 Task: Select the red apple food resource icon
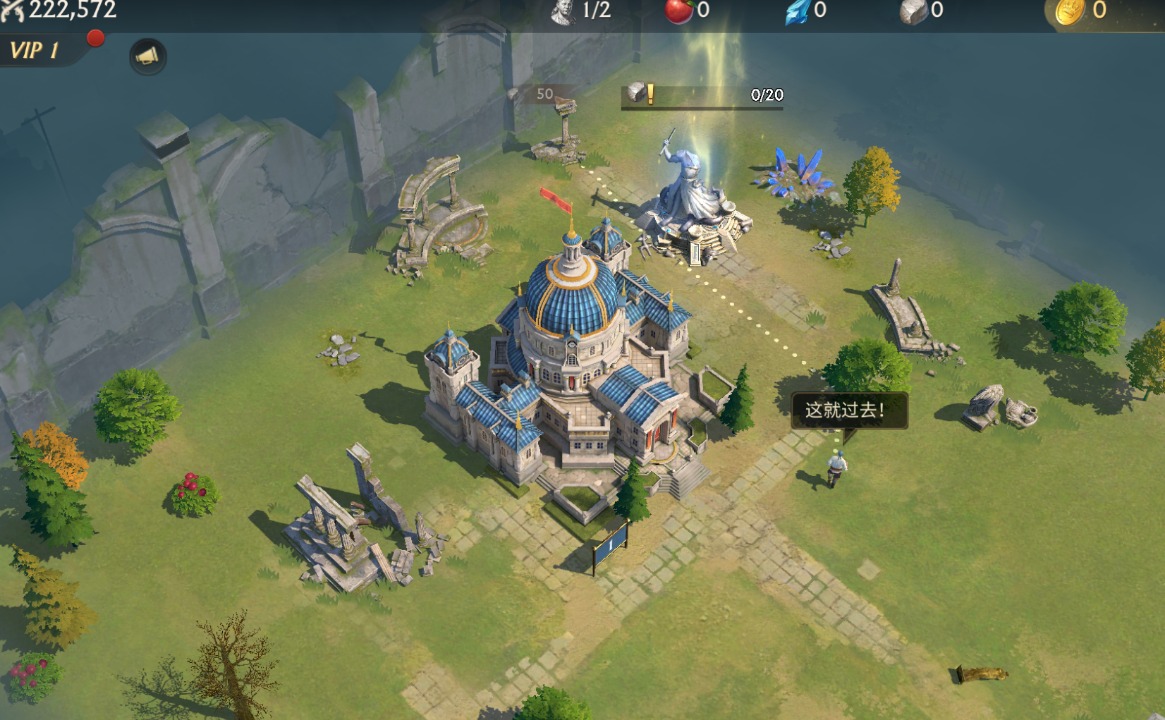pyautogui.click(x=679, y=11)
